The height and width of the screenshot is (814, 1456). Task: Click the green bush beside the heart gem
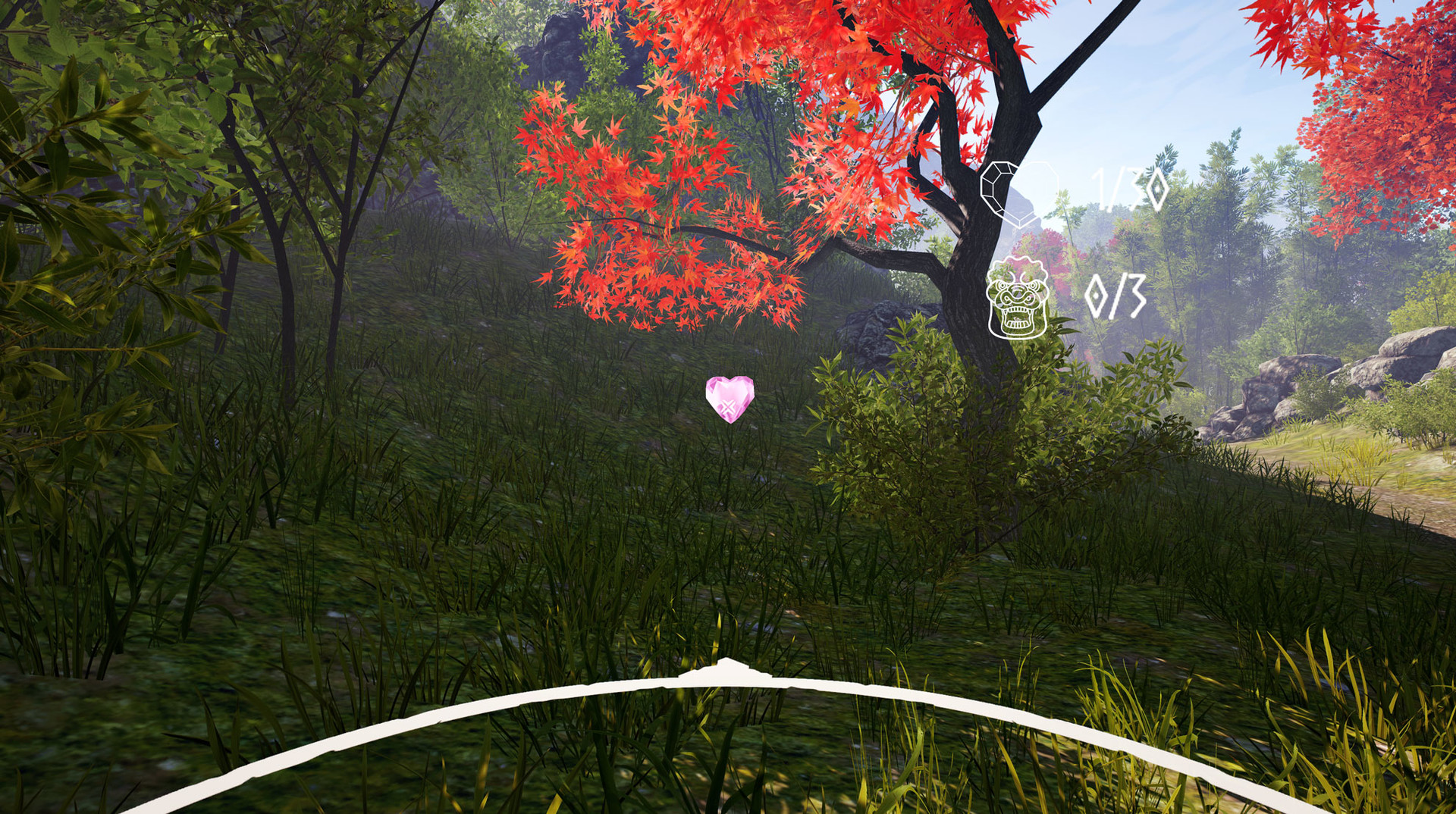click(910, 424)
